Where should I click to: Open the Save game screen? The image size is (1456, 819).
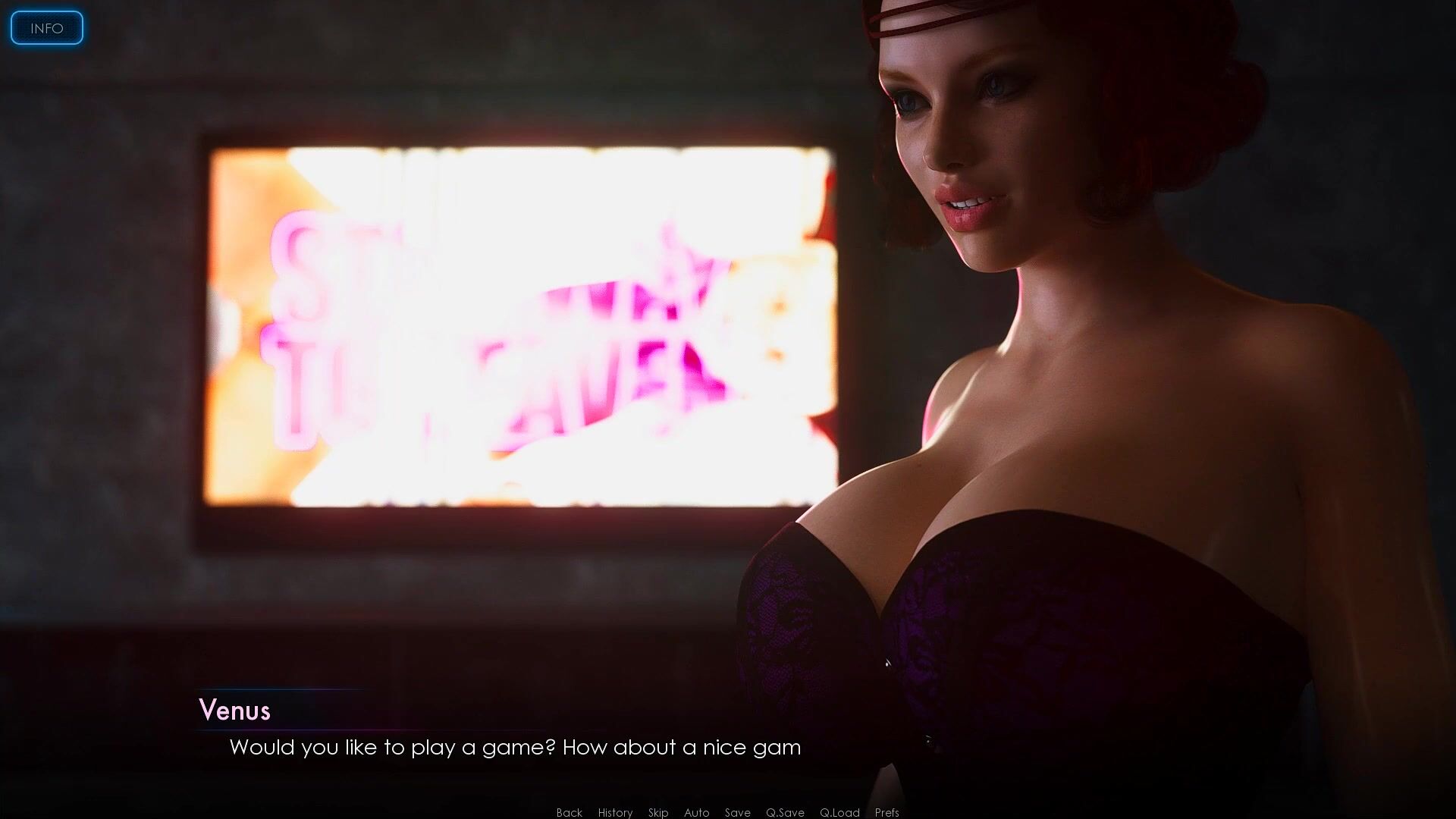(x=737, y=812)
